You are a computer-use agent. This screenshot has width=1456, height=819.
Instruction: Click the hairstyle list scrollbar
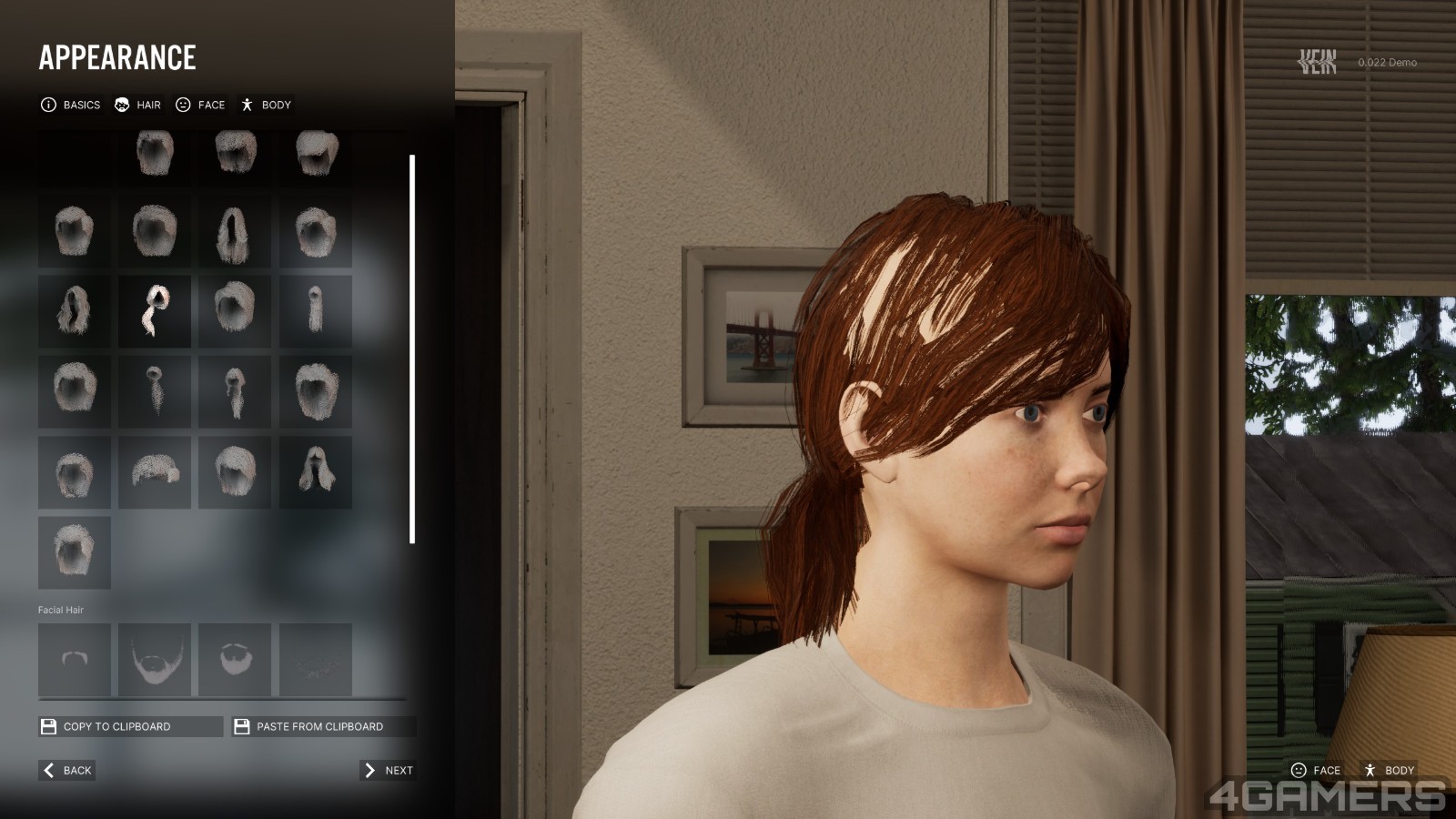[x=412, y=349]
